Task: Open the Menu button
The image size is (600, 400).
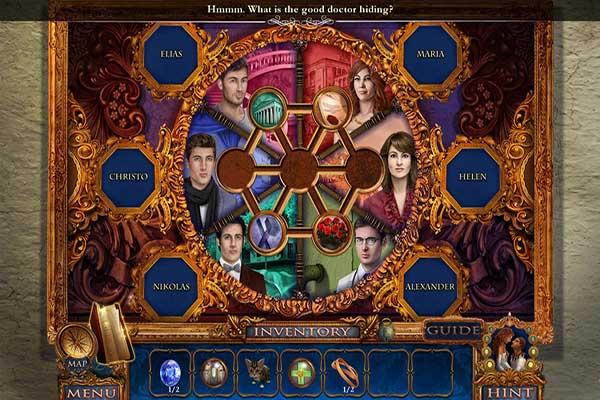Action: (x=91, y=391)
